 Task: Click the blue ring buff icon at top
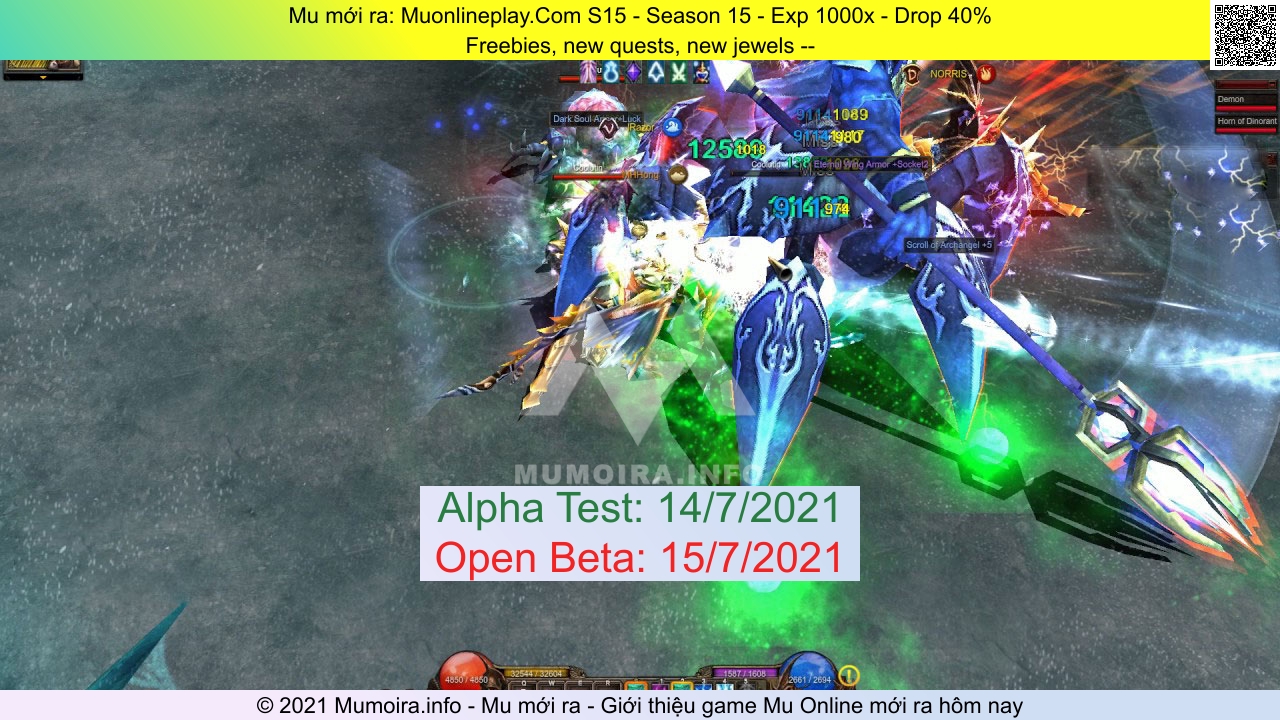[610, 72]
